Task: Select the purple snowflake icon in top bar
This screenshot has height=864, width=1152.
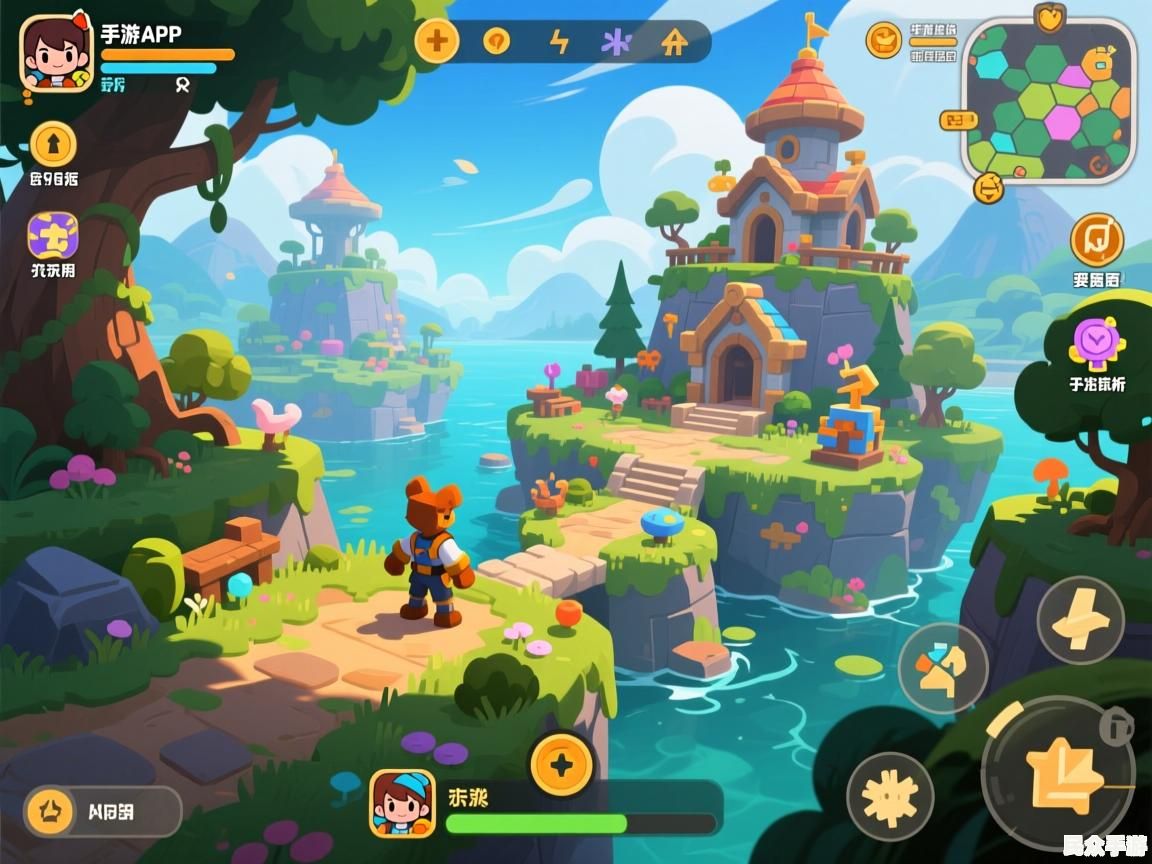Action: pyautogui.click(x=615, y=41)
